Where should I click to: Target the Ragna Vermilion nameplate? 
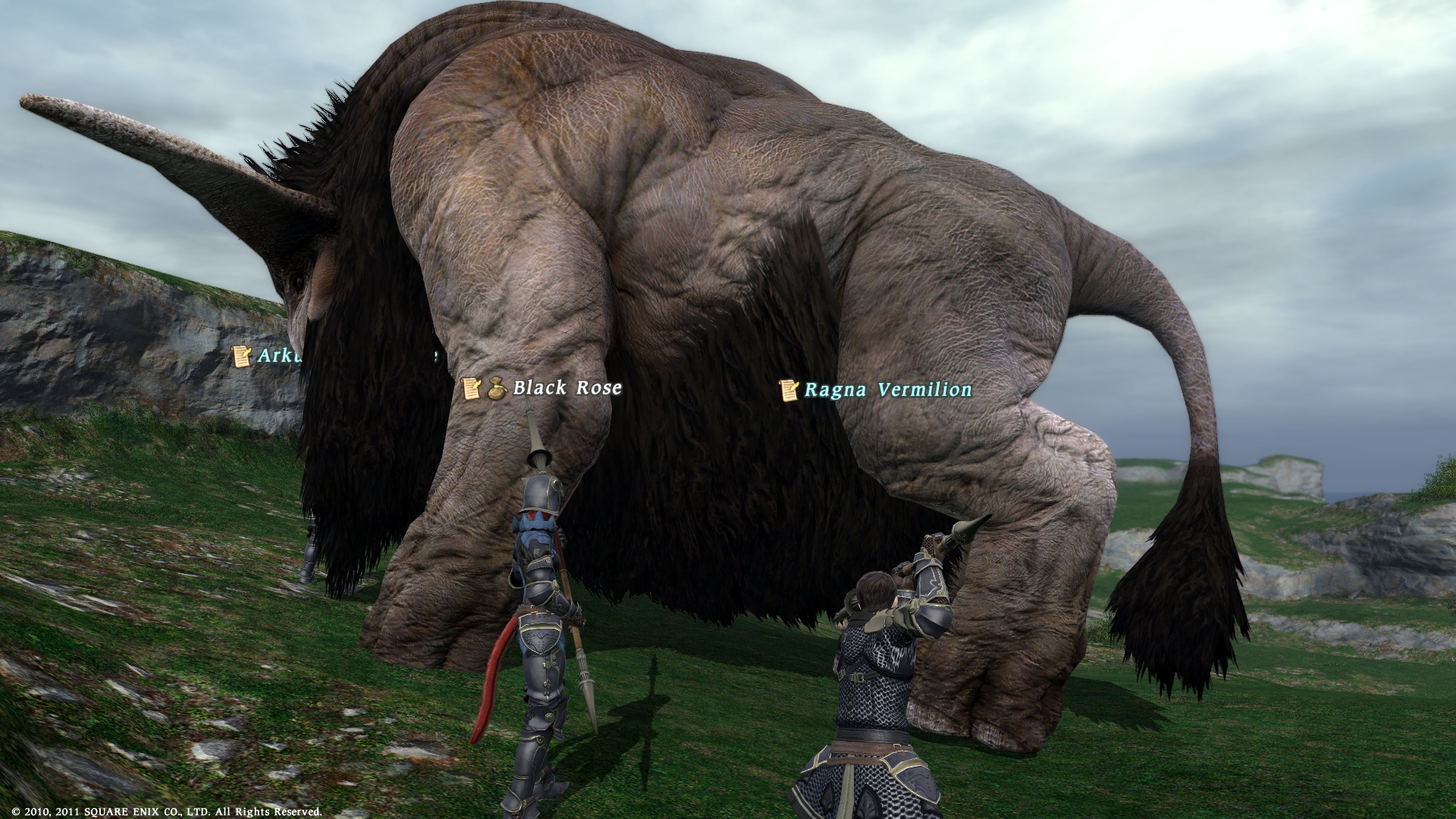click(887, 390)
